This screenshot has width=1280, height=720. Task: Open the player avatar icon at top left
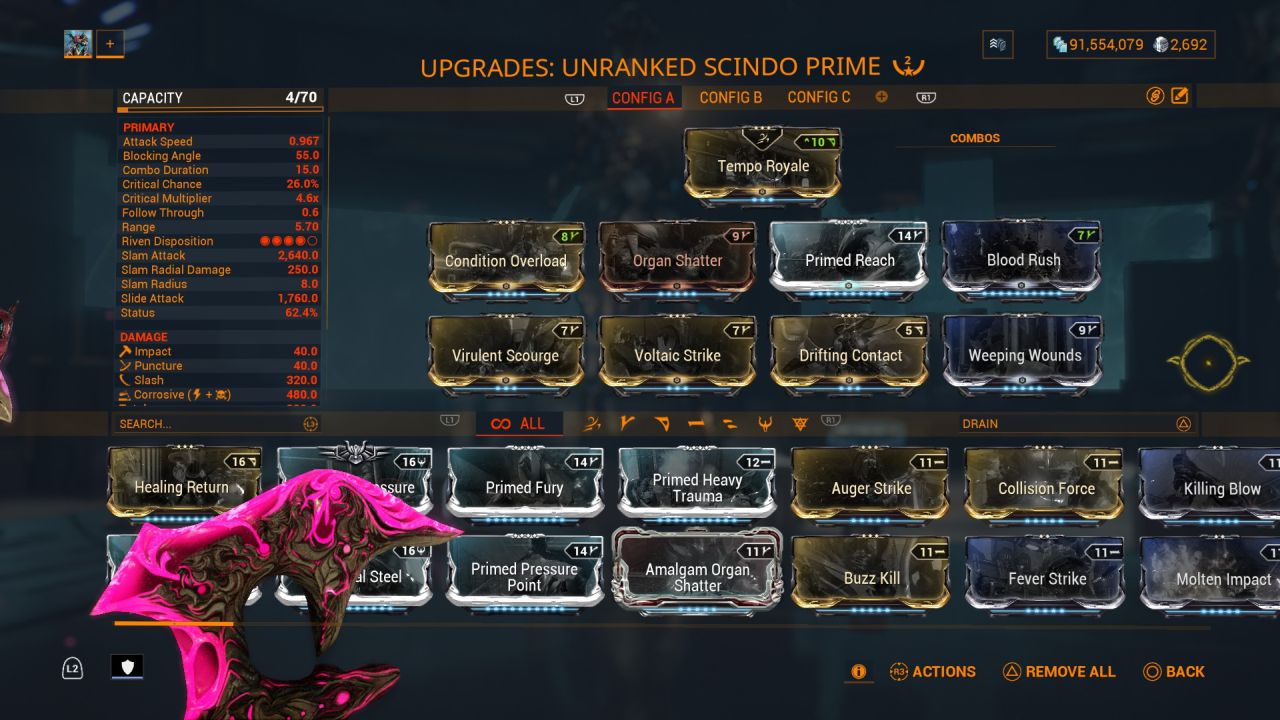tap(77, 43)
